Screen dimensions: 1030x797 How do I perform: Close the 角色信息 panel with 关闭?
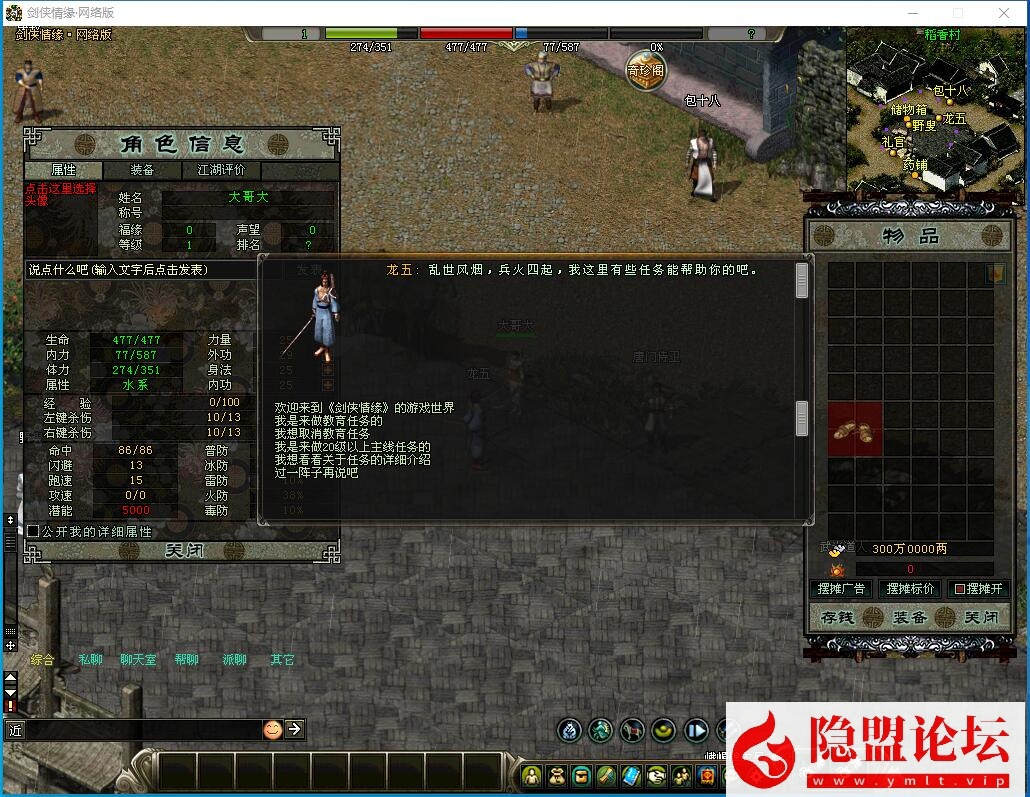coord(183,551)
